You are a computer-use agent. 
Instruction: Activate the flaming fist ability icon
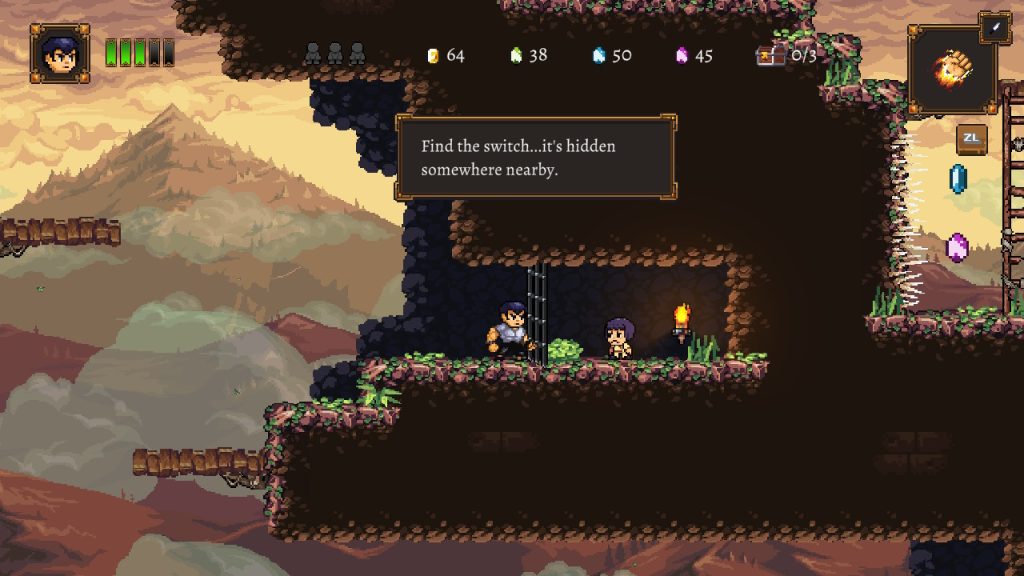click(951, 70)
